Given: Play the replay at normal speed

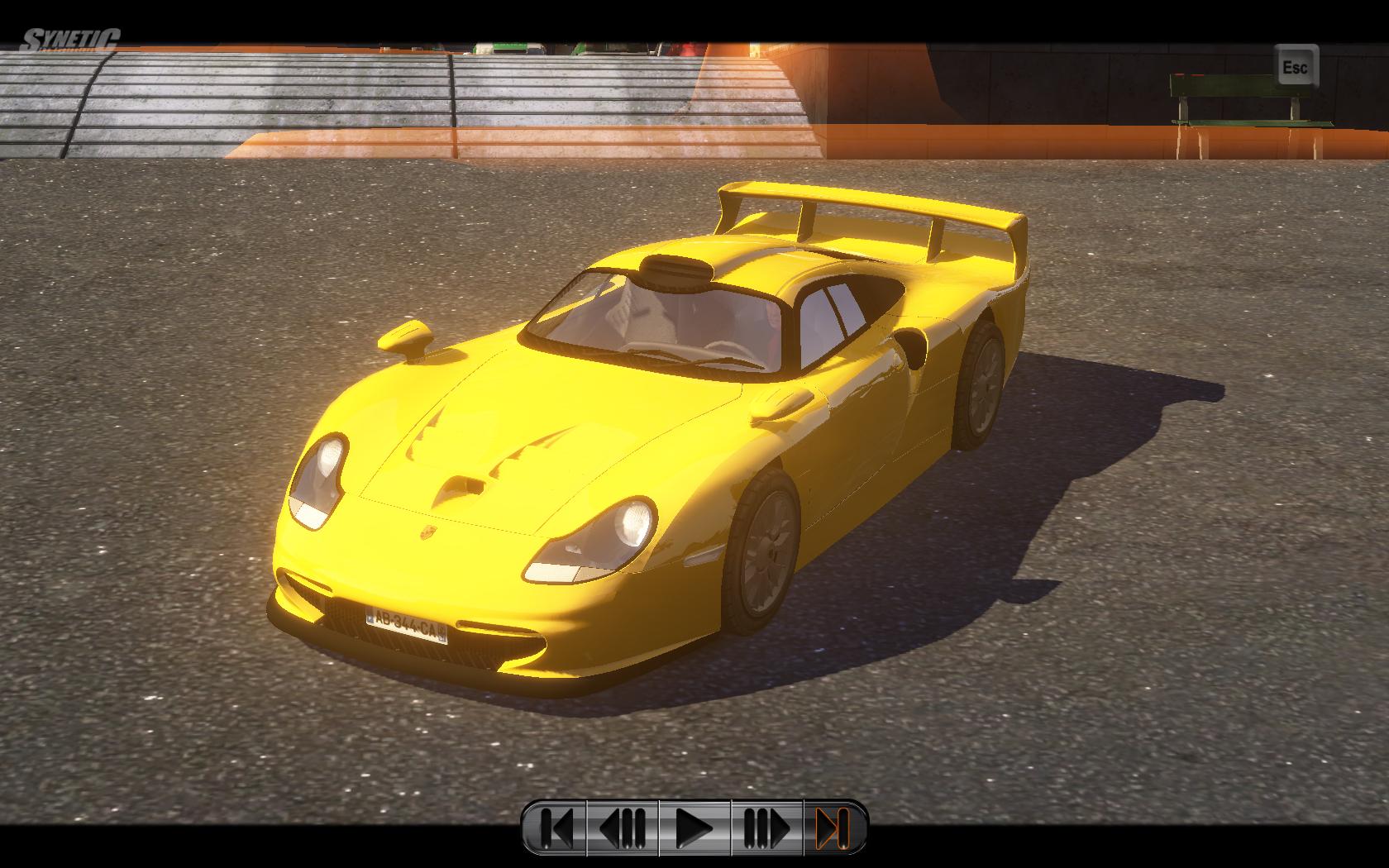Looking at the screenshot, I should pyautogui.click(x=694, y=827).
